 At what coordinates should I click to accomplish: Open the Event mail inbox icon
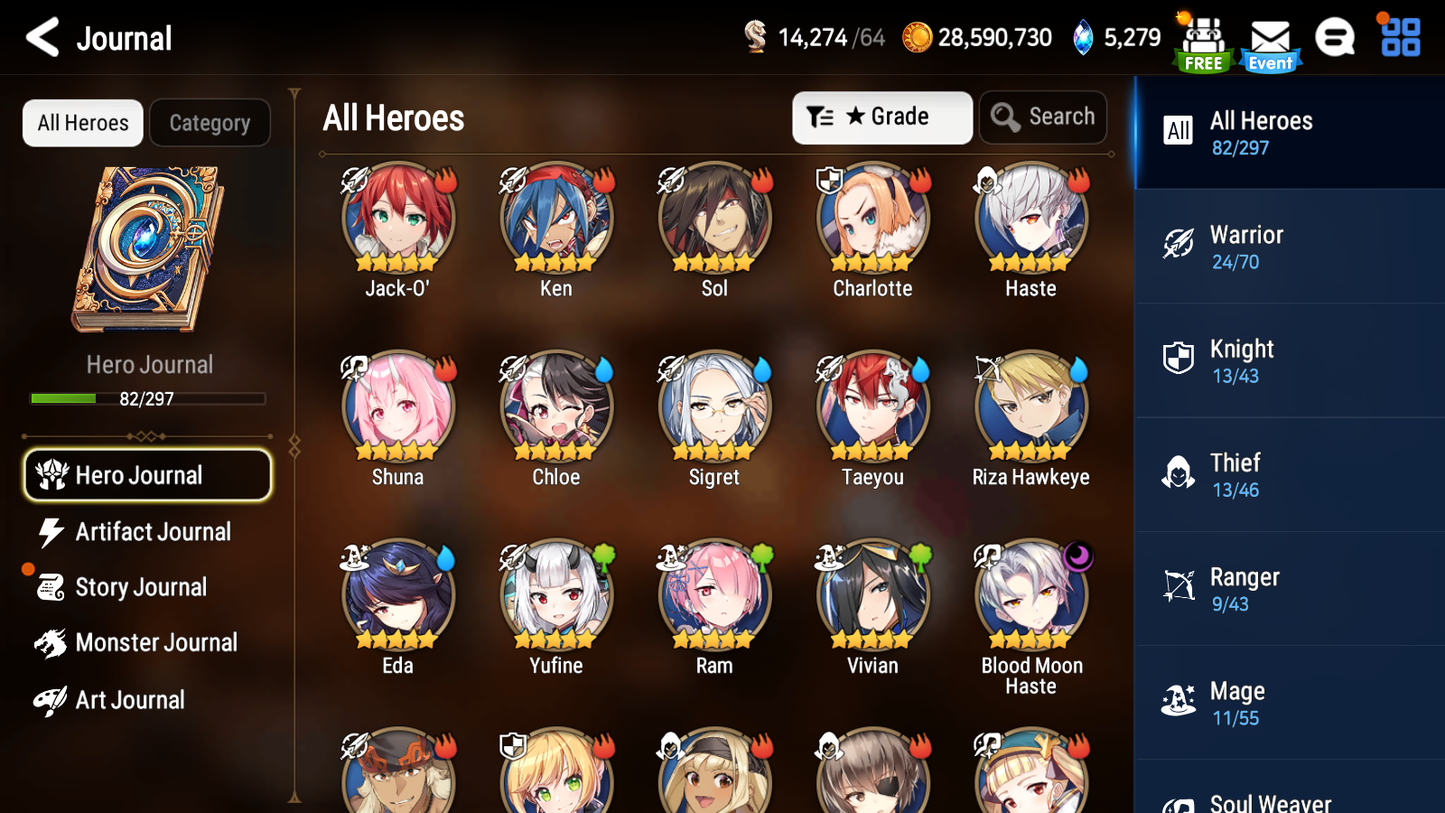[1269, 38]
